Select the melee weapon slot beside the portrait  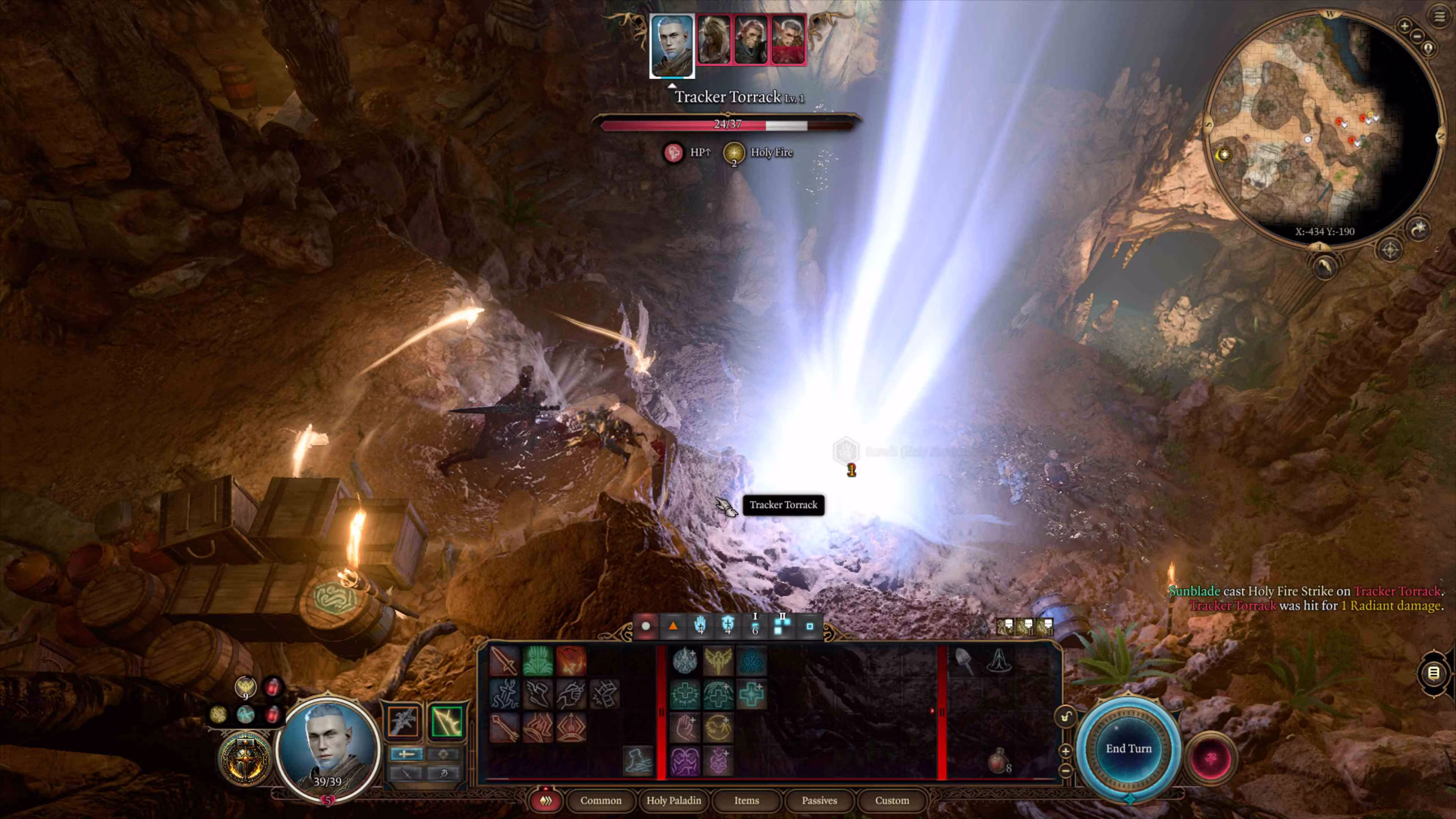click(x=403, y=721)
